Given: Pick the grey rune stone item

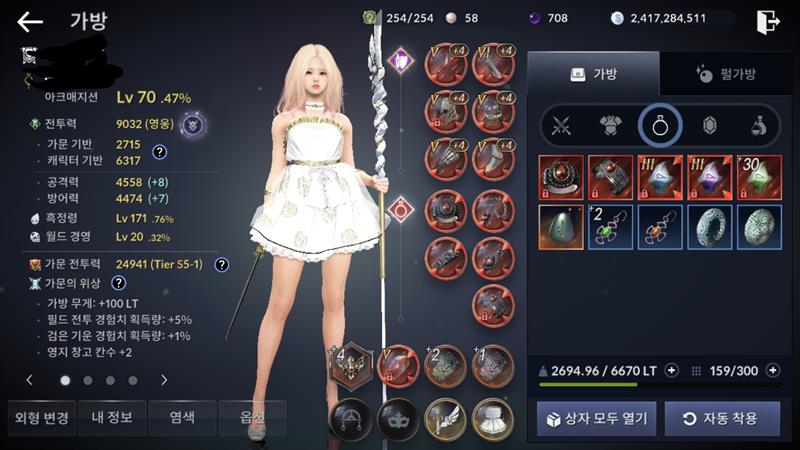Looking at the screenshot, I should point(561,225).
